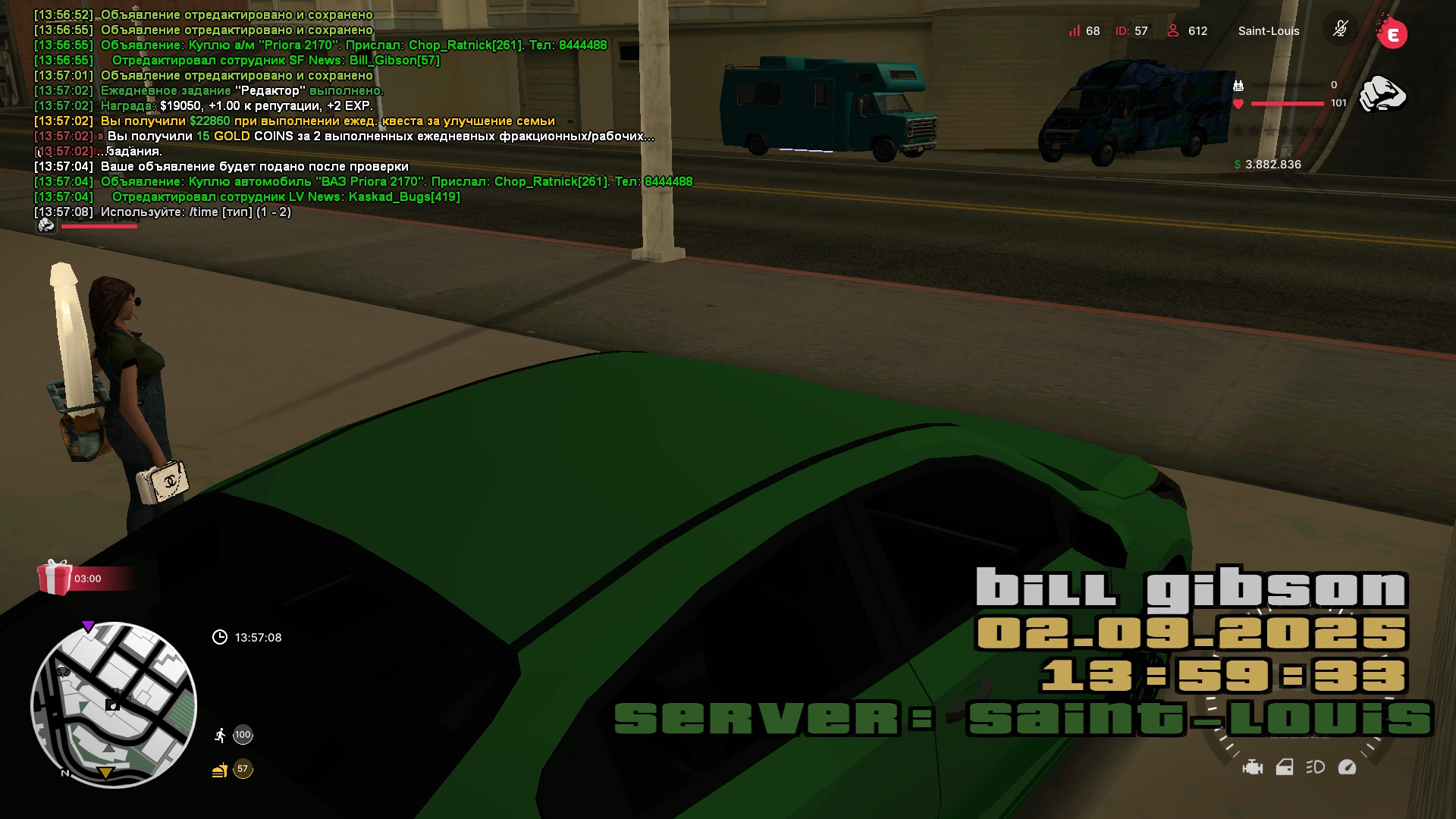Click the running man stamina icon
This screenshot has height=819, width=1456.
click(220, 735)
